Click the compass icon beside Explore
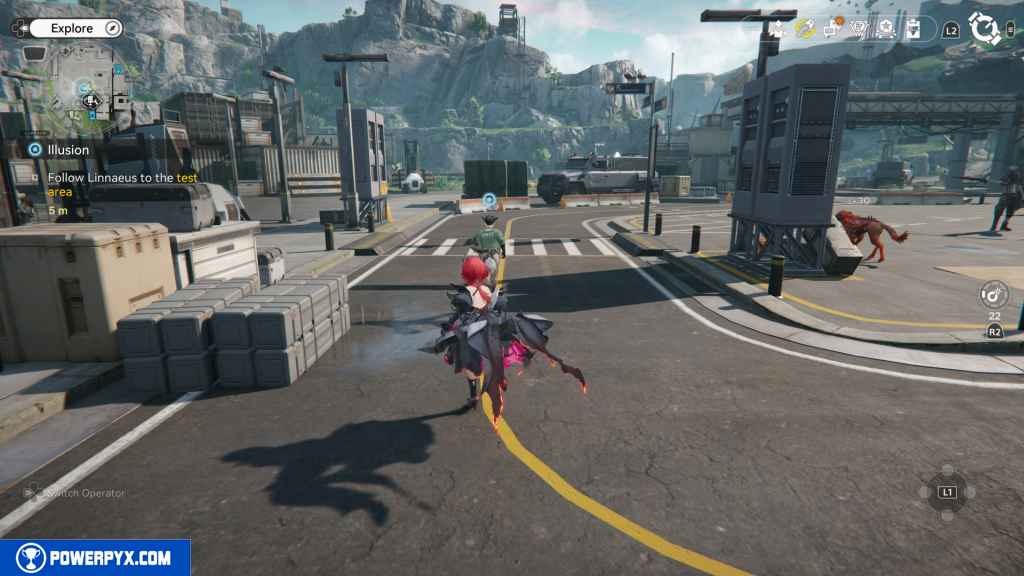This screenshot has width=1024, height=576. coord(112,28)
